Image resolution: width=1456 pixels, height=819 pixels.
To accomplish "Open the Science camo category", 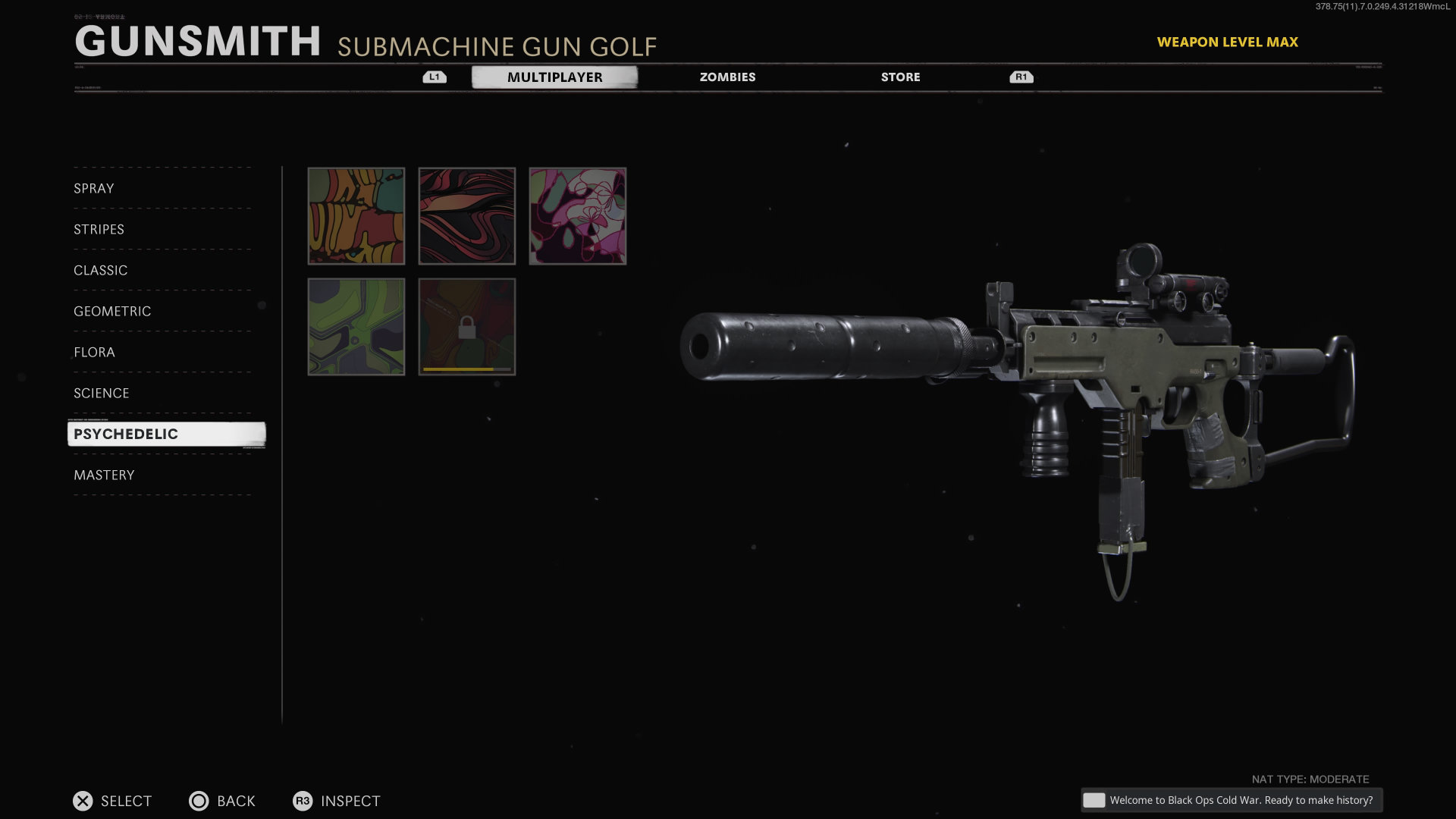I will tap(102, 394).
